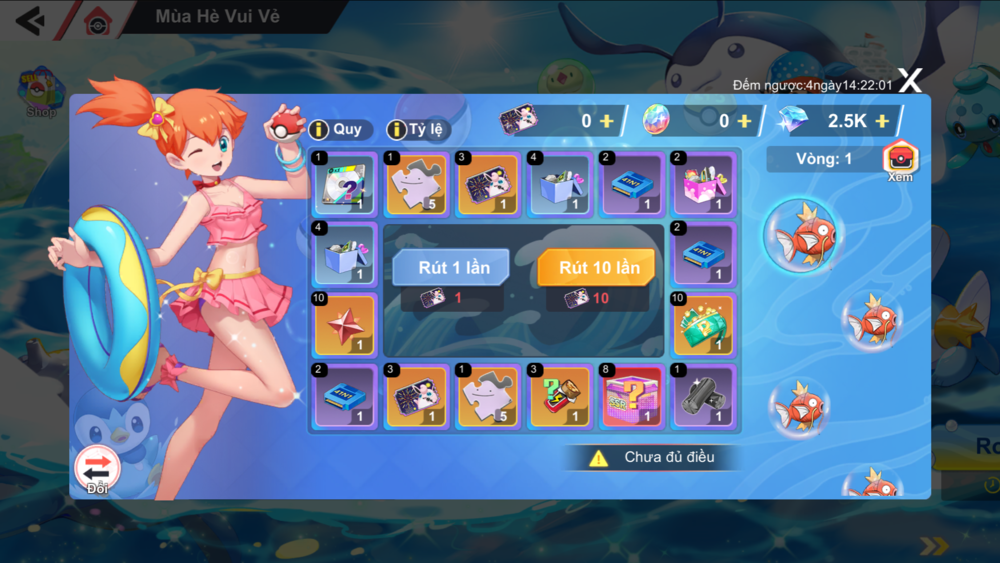Screen dimensions: 1000x563
Task: Tap the Đổi exchange button
Action: pos(97,468)
